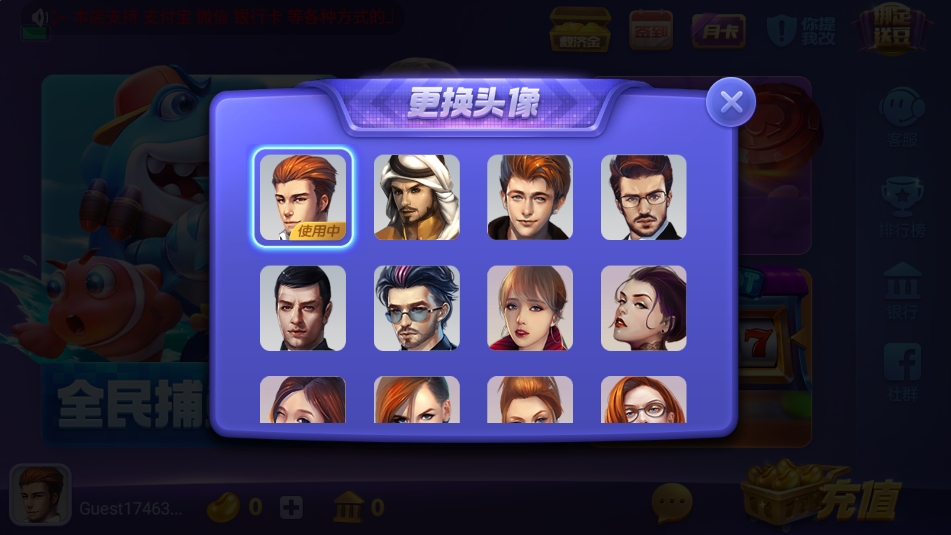Select the dark-haired woman side-profile avatar
This screenshot has width=951, height=535.
tap(643, 308)
